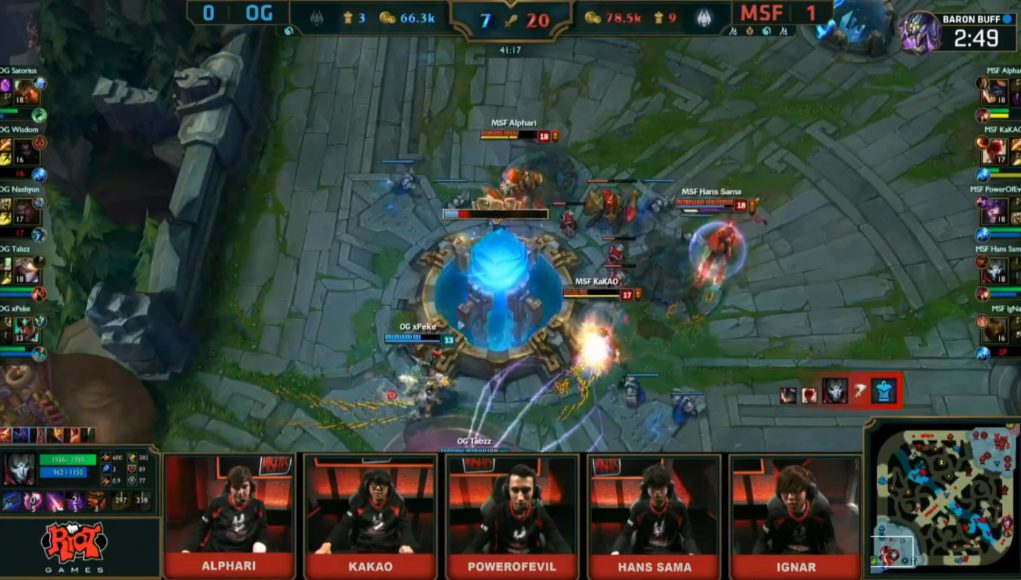Select MSF Alphari champion portrait
The image size is (1021, 580).
pyautogui.click(x=996, y=92)
